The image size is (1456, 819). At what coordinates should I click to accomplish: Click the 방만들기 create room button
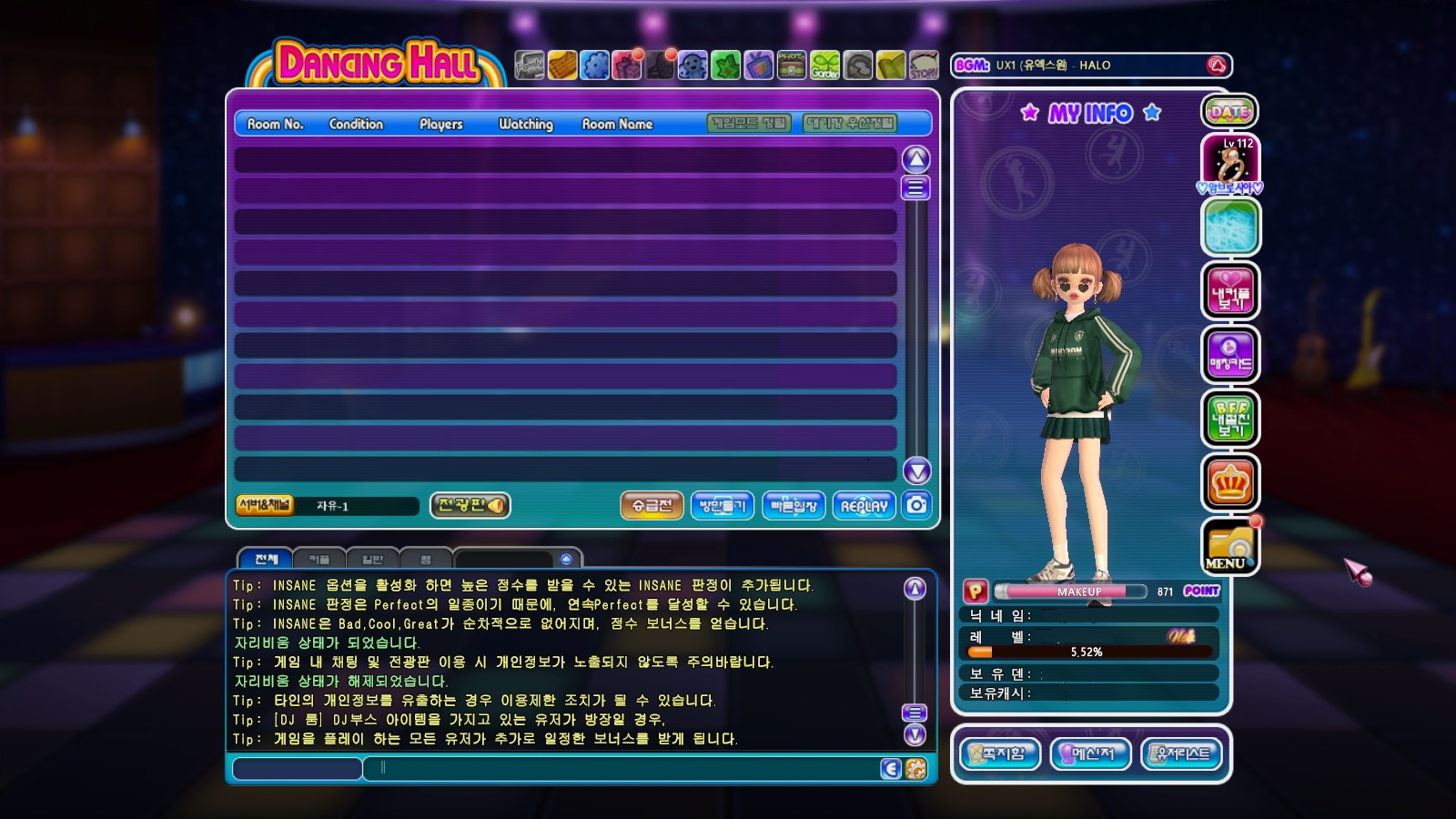[722, 505]
